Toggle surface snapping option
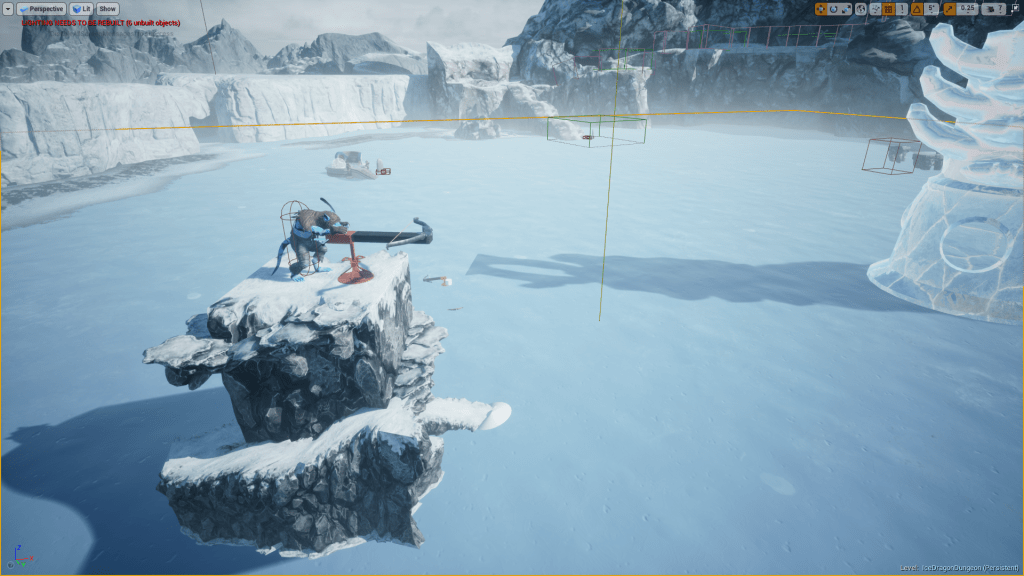 (x=875, y=8)
